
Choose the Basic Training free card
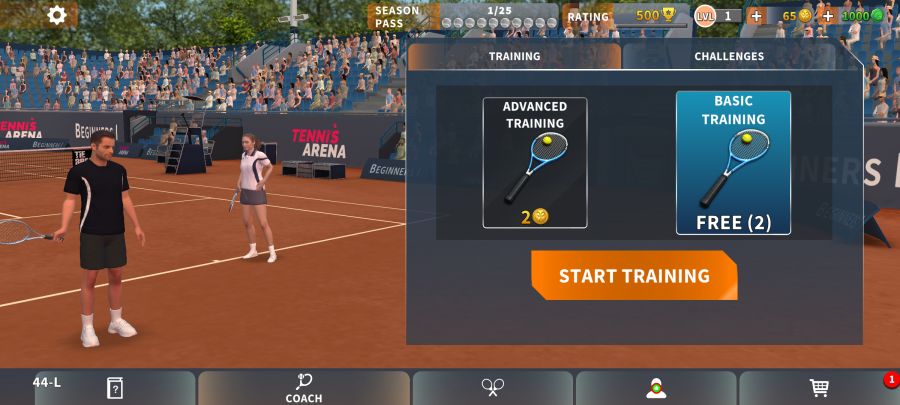coord(733,163)
